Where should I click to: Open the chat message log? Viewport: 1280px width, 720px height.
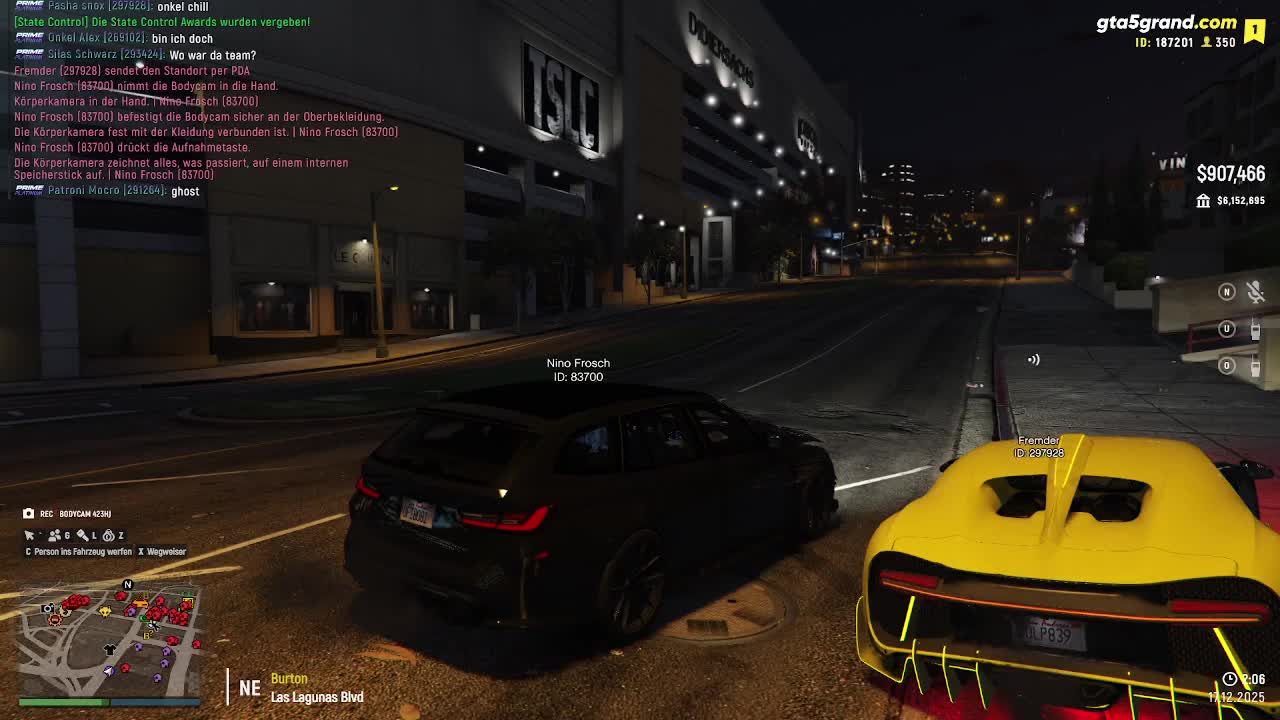[200, 100]
